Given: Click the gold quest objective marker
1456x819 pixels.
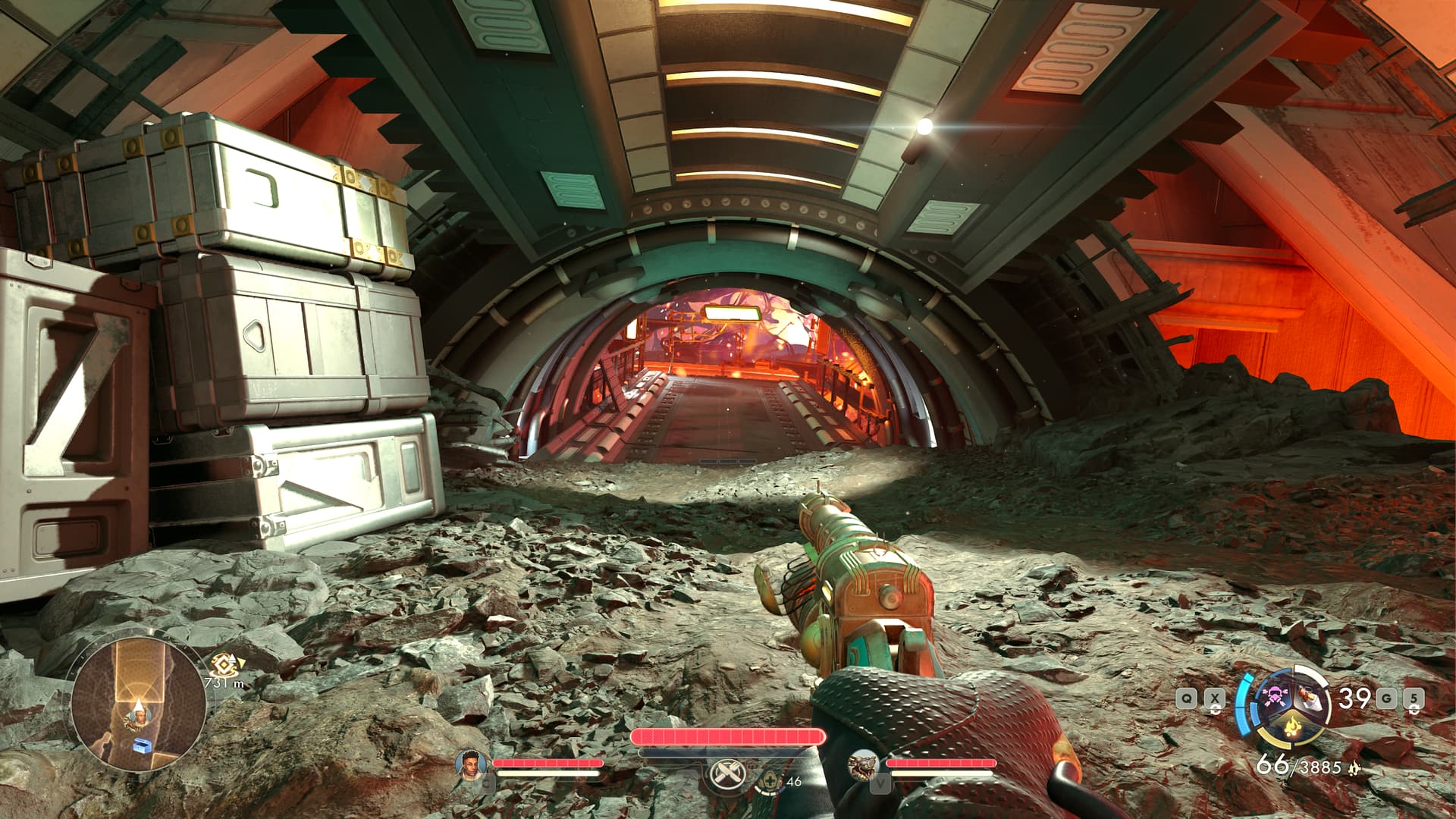Looking at the screenshot, I should click(x=224, y=665).
